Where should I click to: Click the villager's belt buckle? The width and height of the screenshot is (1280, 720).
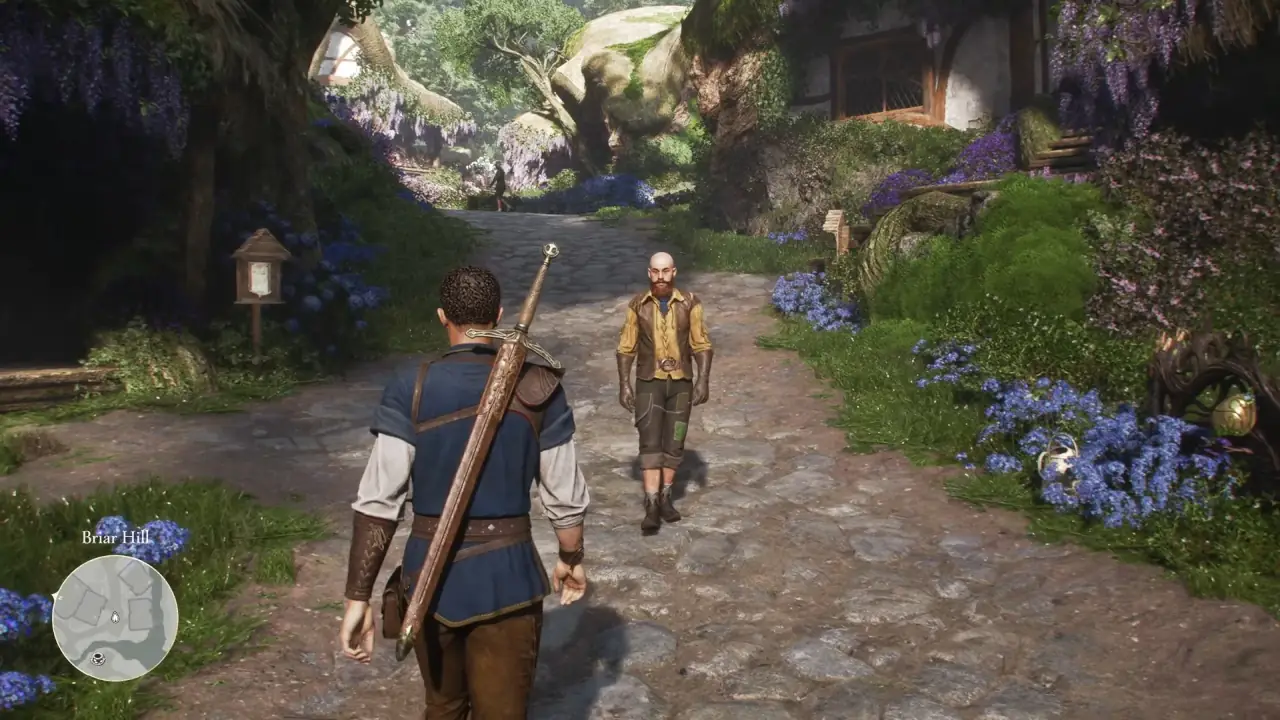click(x=668, y=363)
